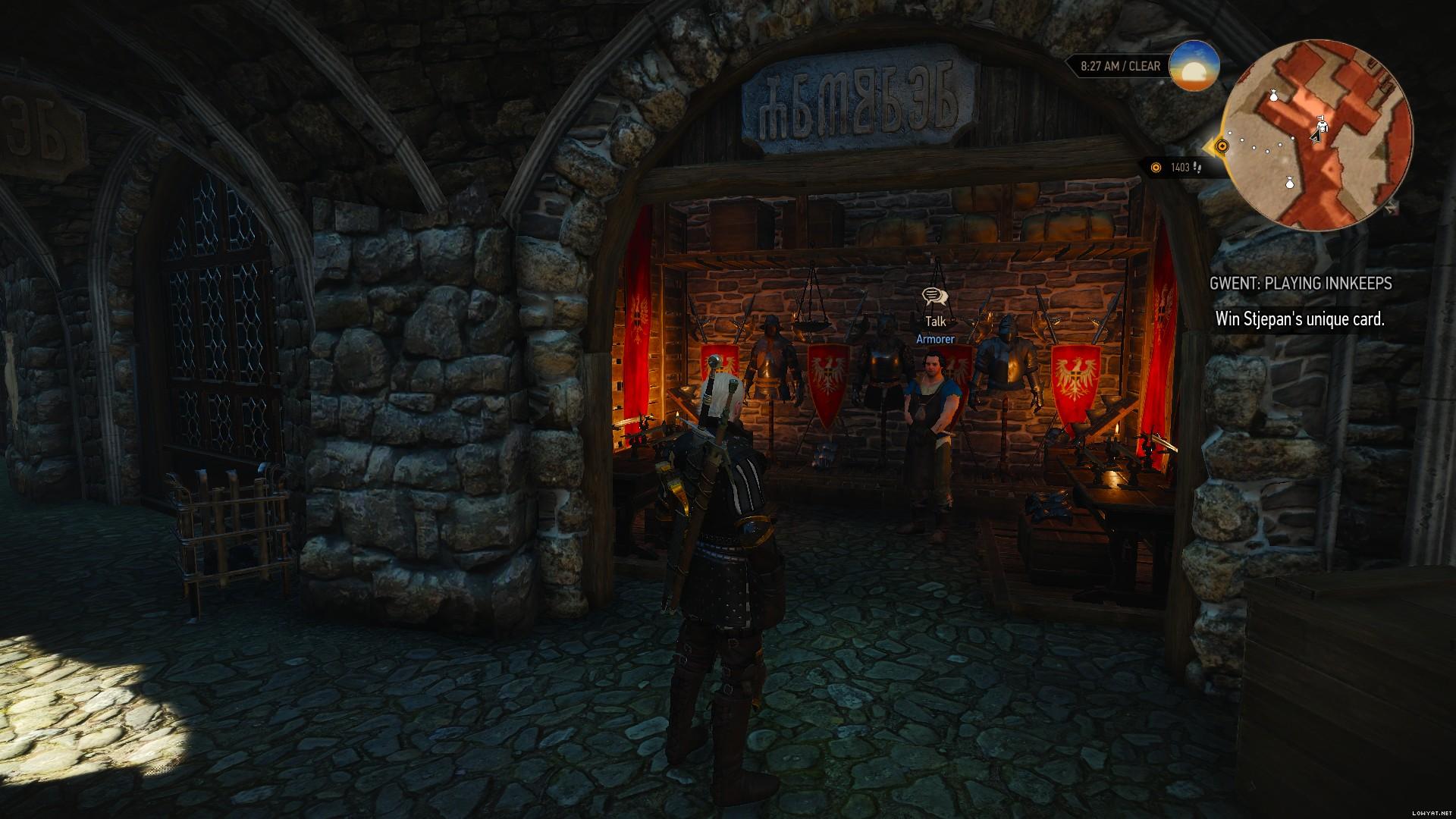This screenshot has height=819, width=1456.
Task: Select the Gwent: Playing Innkeeps quest tracker
Action: (1300, 284)
